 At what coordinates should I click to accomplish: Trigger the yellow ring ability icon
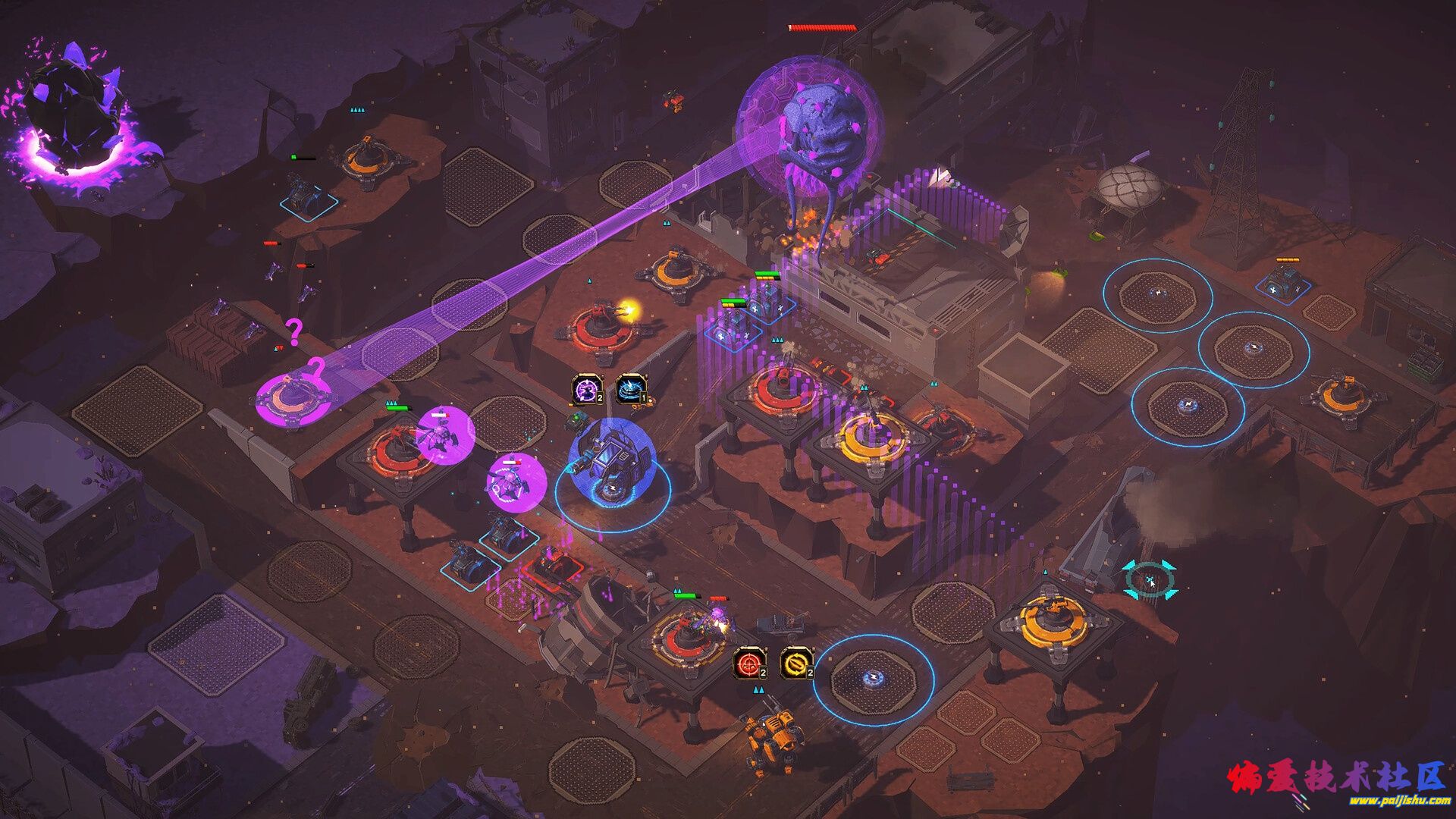(796, 664)
